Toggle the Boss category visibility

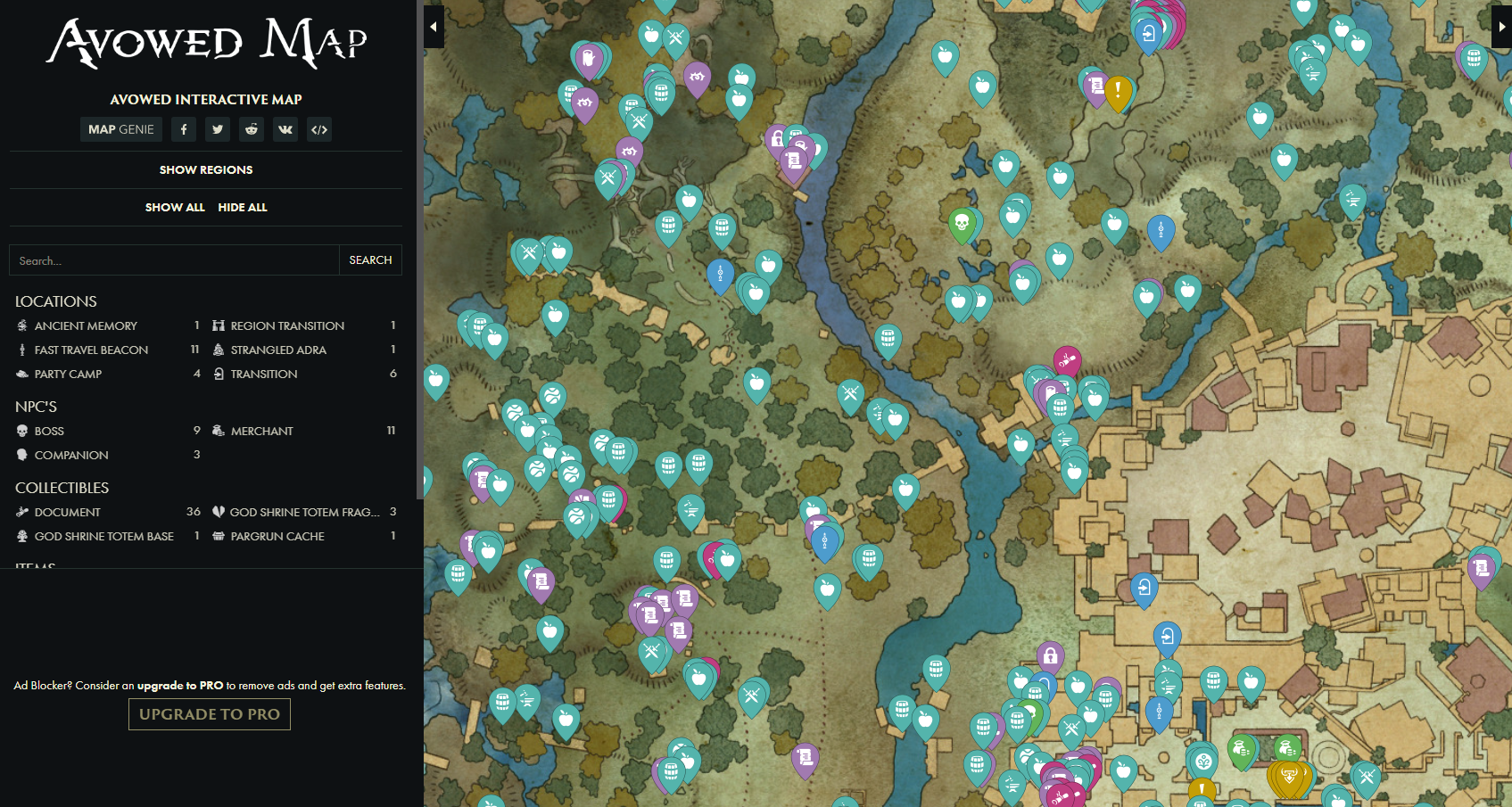coord(49,431)
